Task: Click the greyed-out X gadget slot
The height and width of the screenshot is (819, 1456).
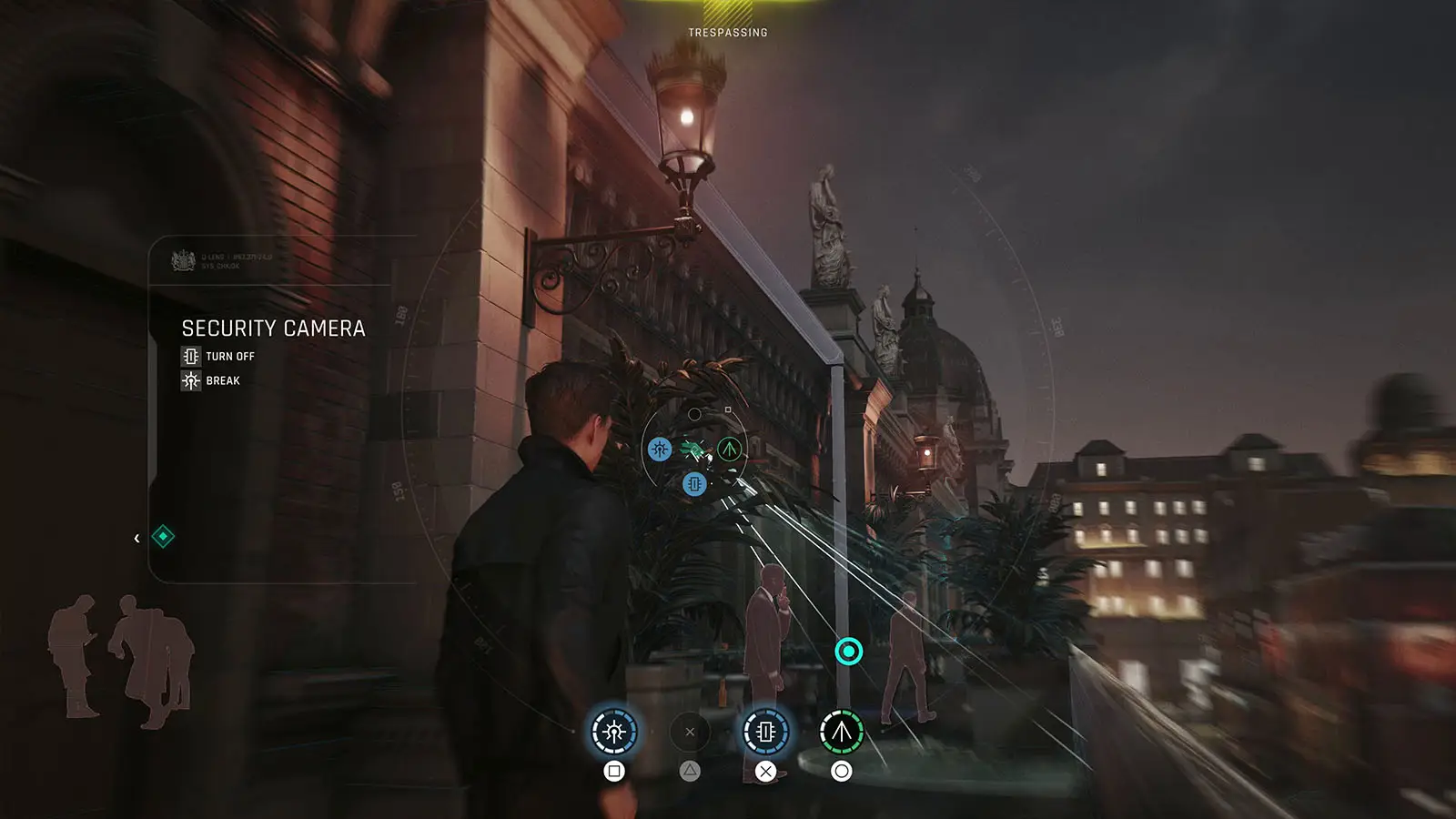Action: coord(690,732)
